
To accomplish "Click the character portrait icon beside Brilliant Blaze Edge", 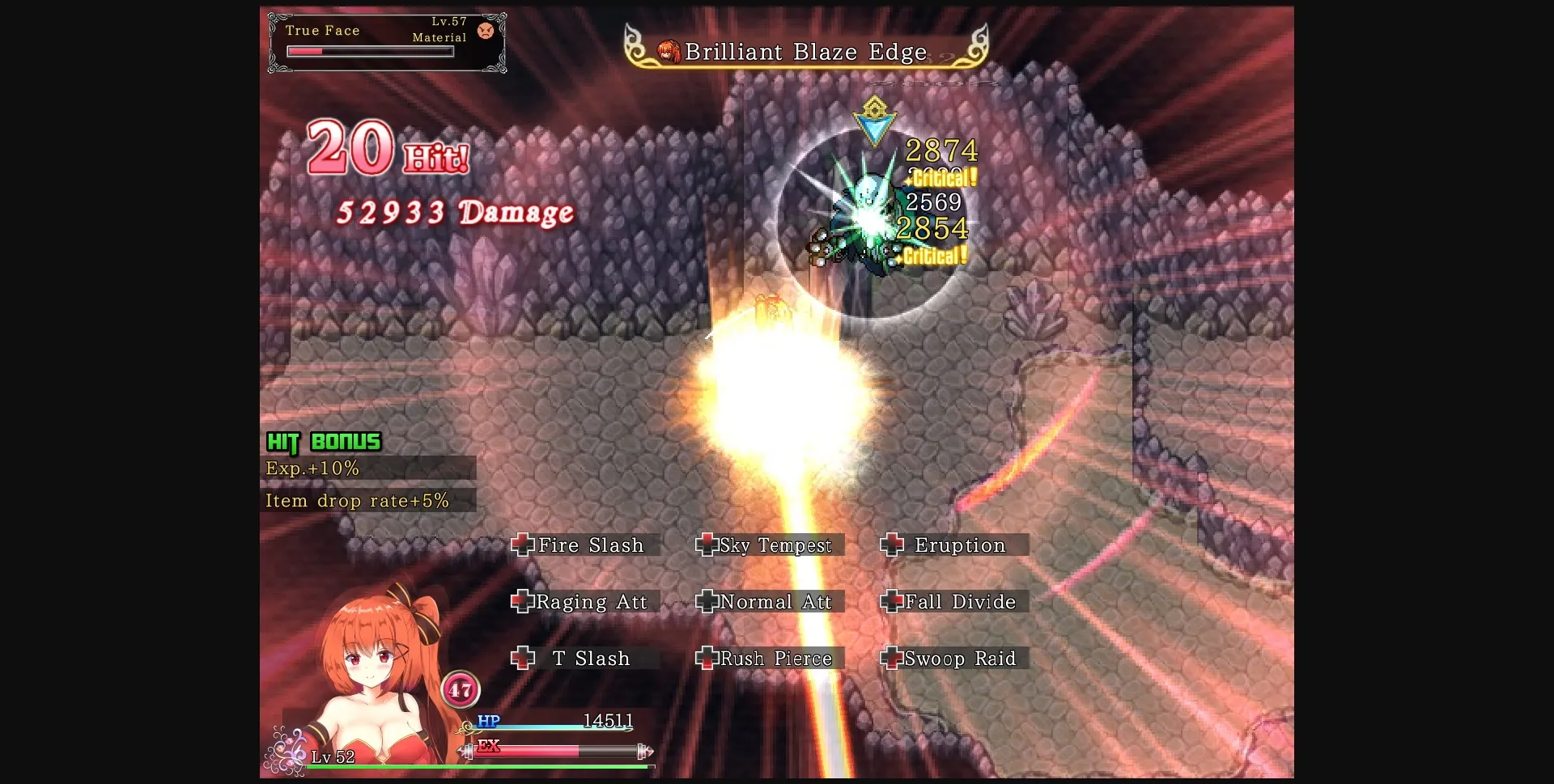I will (668, 50).
